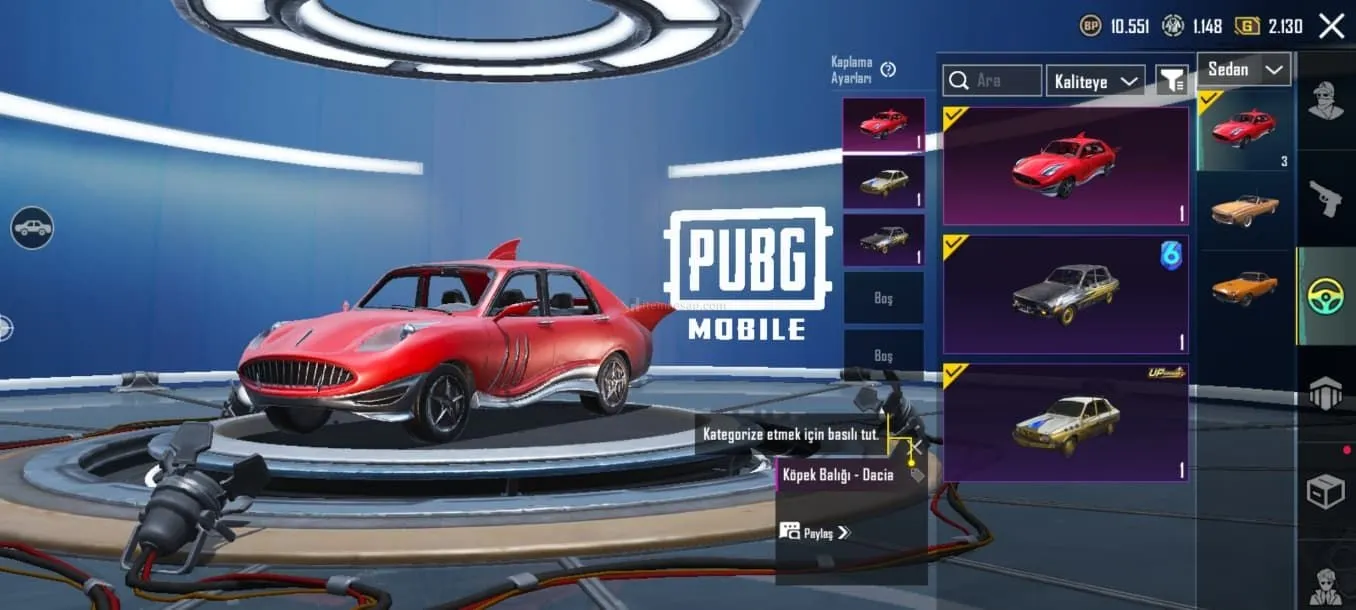The width and height of the screenshot is (1356, 610).
Task: Switch to the character outfit tab
Action: [x=1327, y=100]
